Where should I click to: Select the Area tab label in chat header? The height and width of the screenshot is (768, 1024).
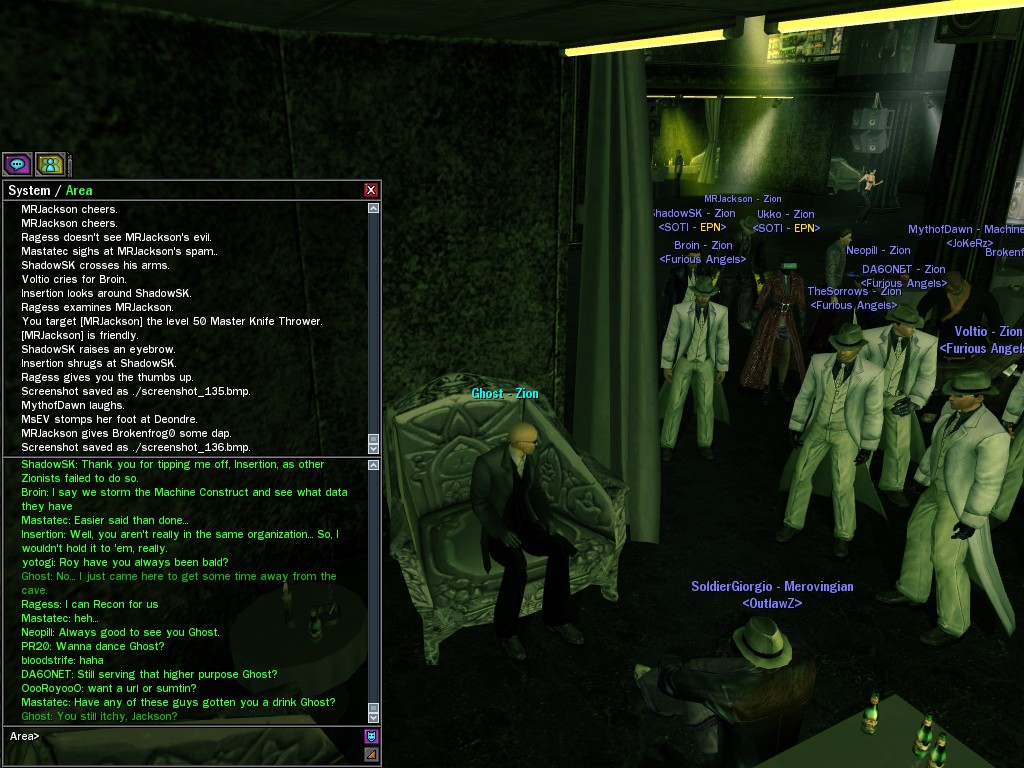point(79,190)
